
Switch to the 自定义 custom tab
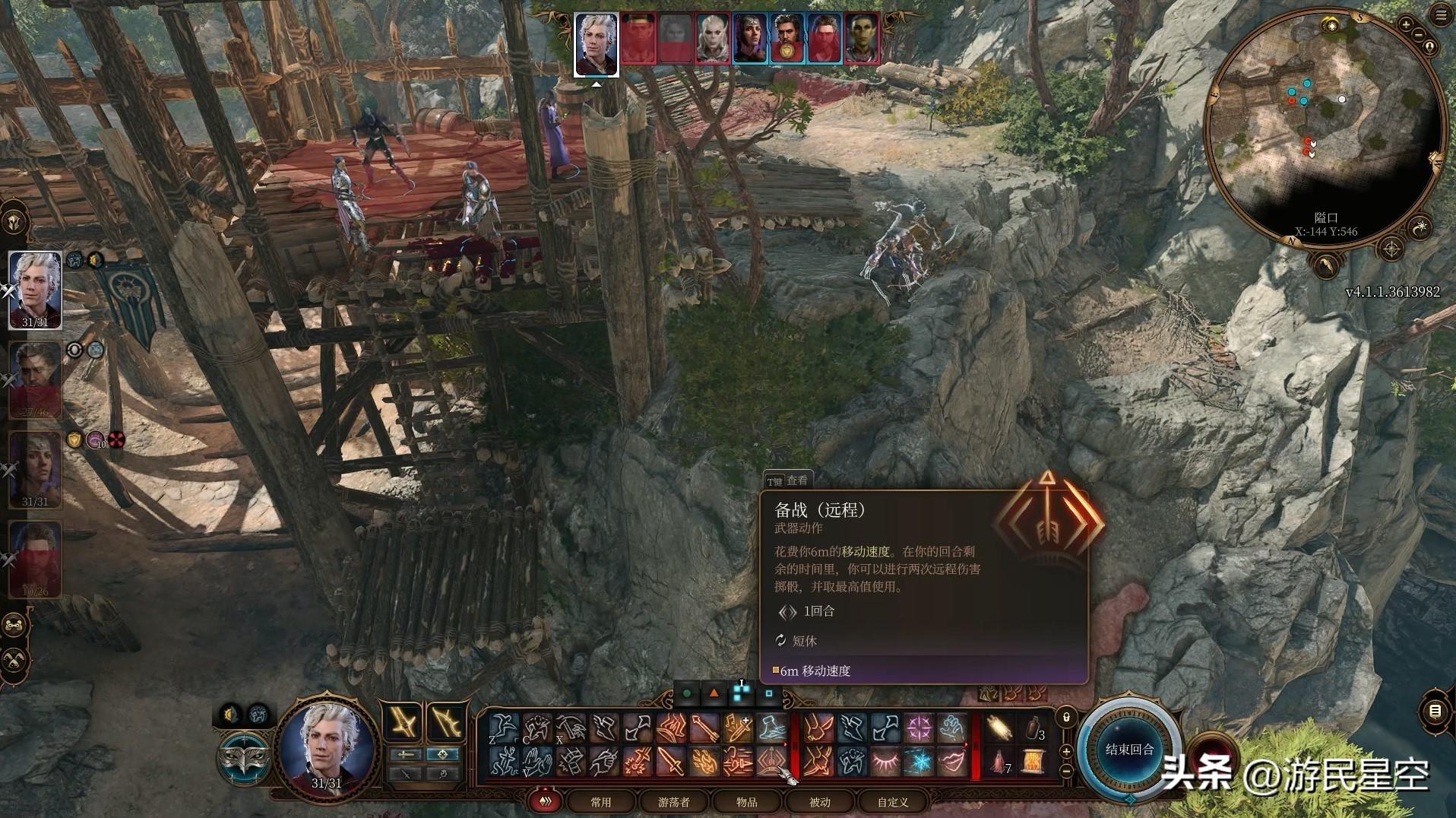click(892, 802)
